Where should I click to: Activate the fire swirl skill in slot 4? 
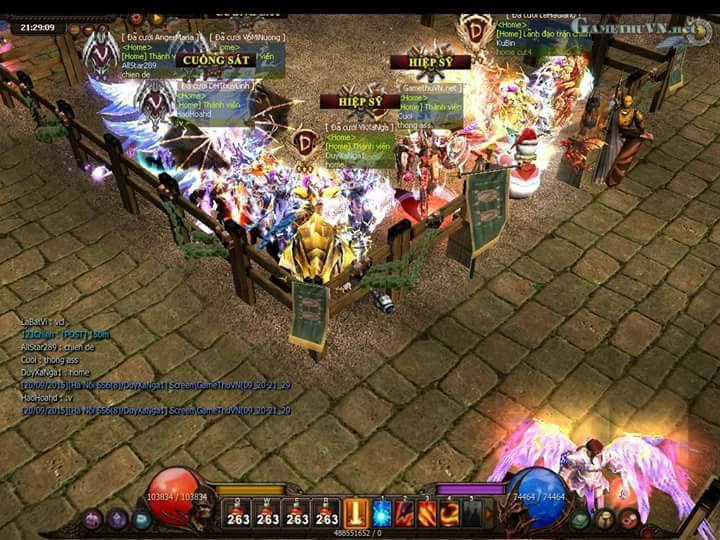click(x=449, y=514)
